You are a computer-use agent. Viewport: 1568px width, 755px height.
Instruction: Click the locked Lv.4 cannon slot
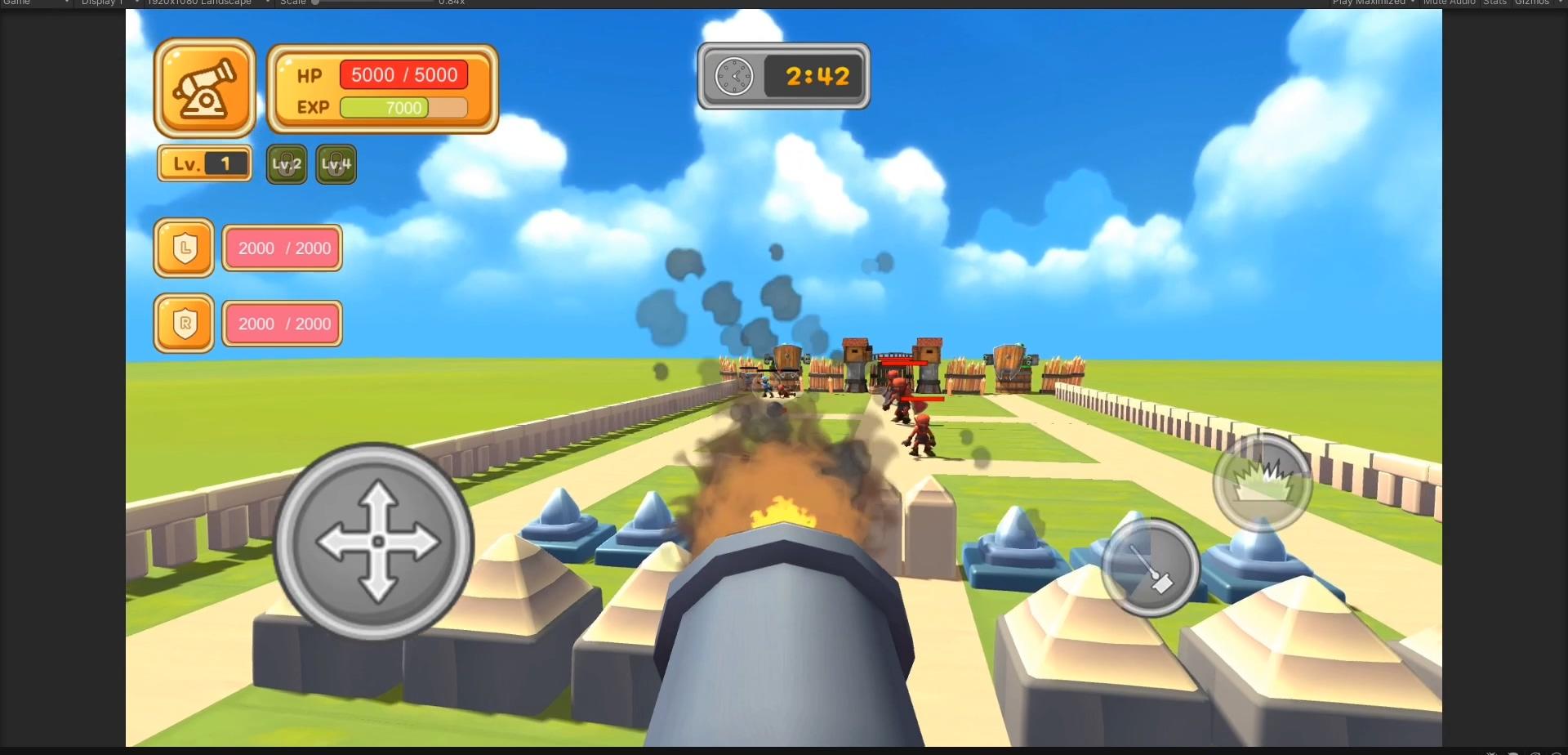click(x=336, y=163)
